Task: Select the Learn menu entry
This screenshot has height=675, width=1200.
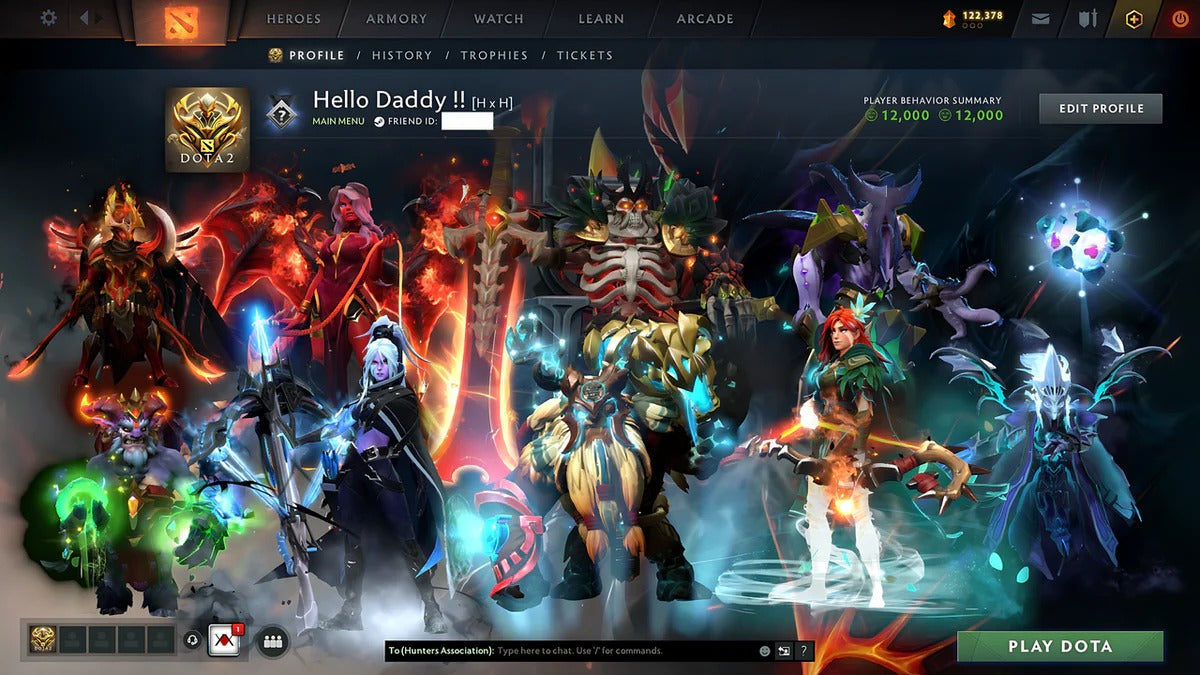Action: coord(602,19)
